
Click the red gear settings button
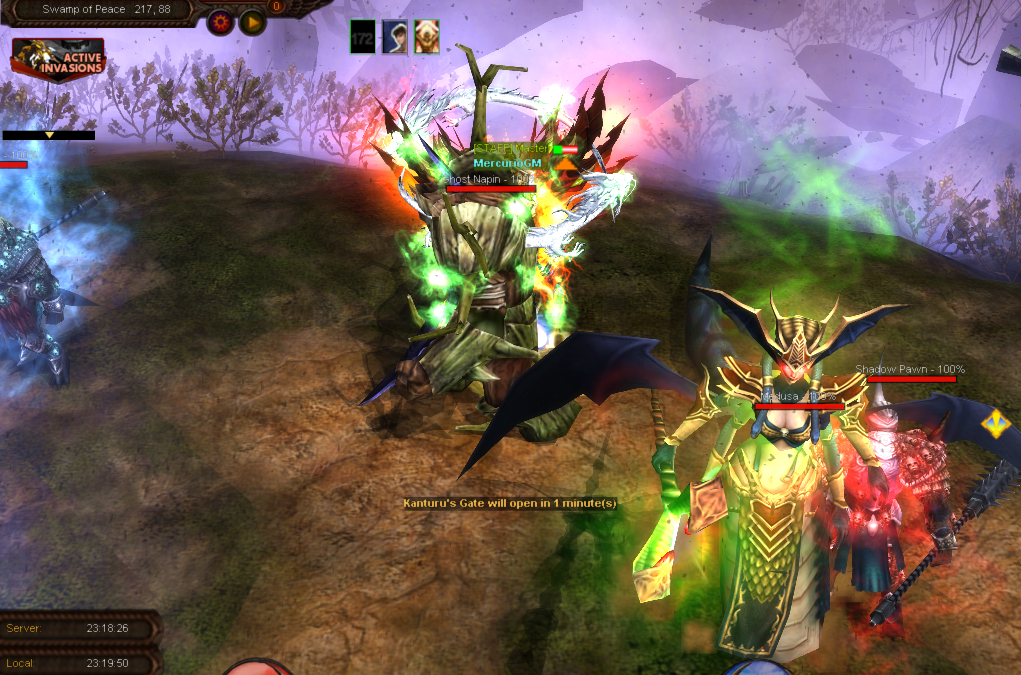221,22
